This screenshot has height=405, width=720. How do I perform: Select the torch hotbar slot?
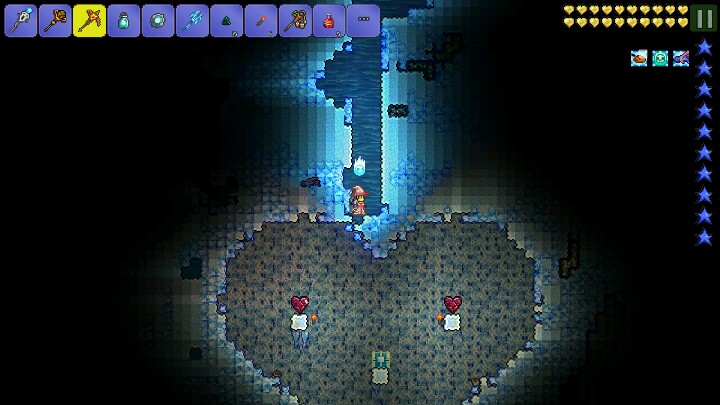tap(260, 20)
